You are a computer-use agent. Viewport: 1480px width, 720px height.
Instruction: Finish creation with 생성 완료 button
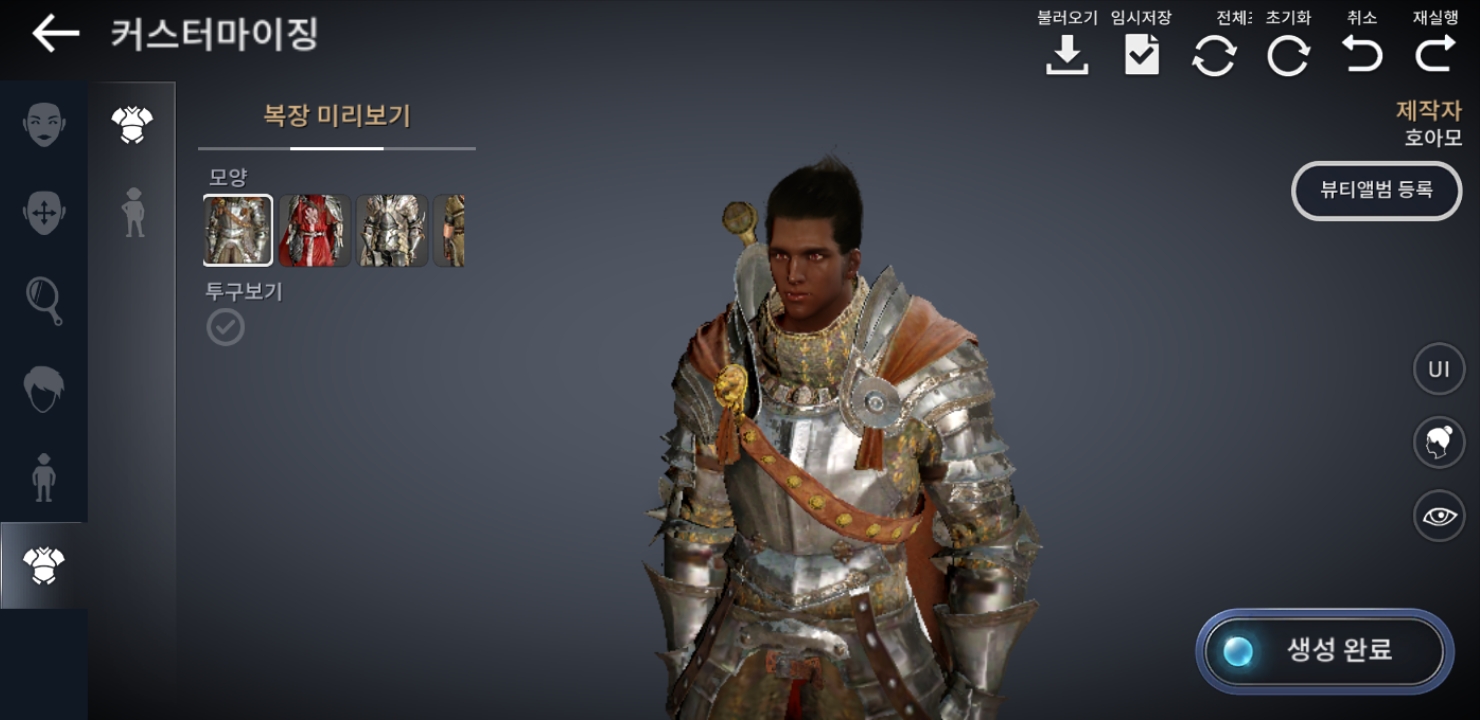(x=1325, y=651)
